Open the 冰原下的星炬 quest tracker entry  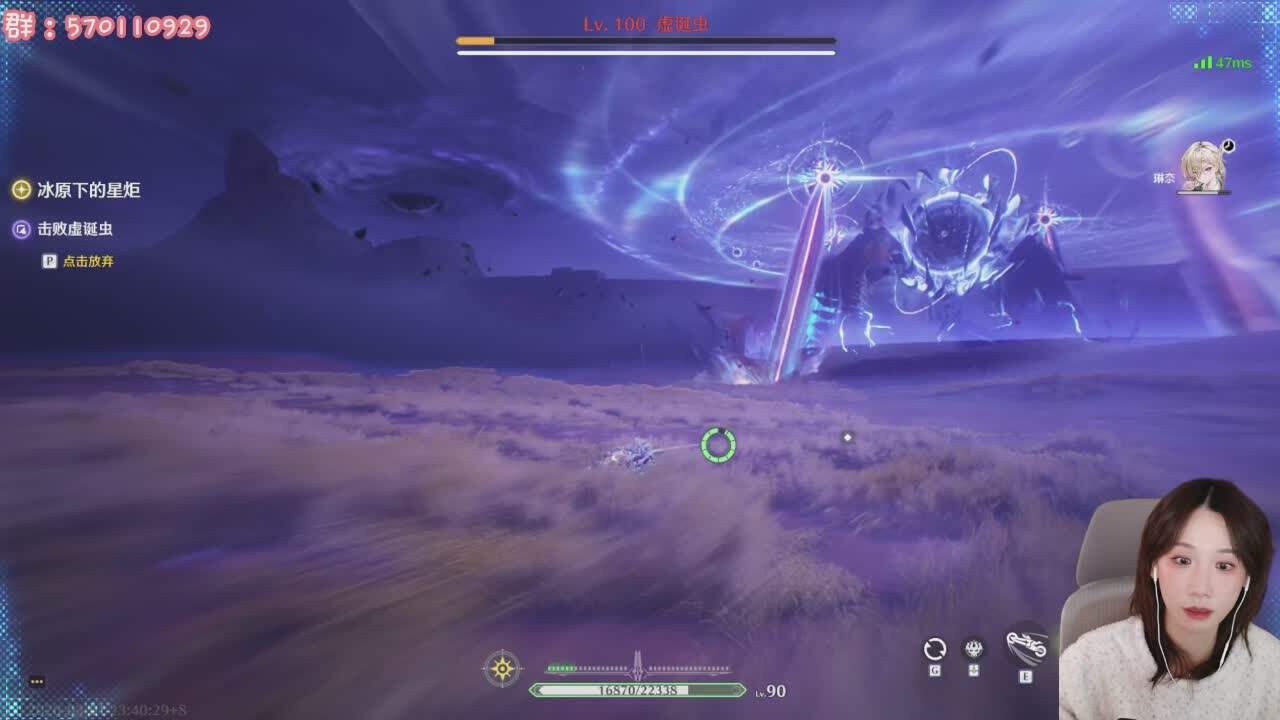click(x=88, y=190)
